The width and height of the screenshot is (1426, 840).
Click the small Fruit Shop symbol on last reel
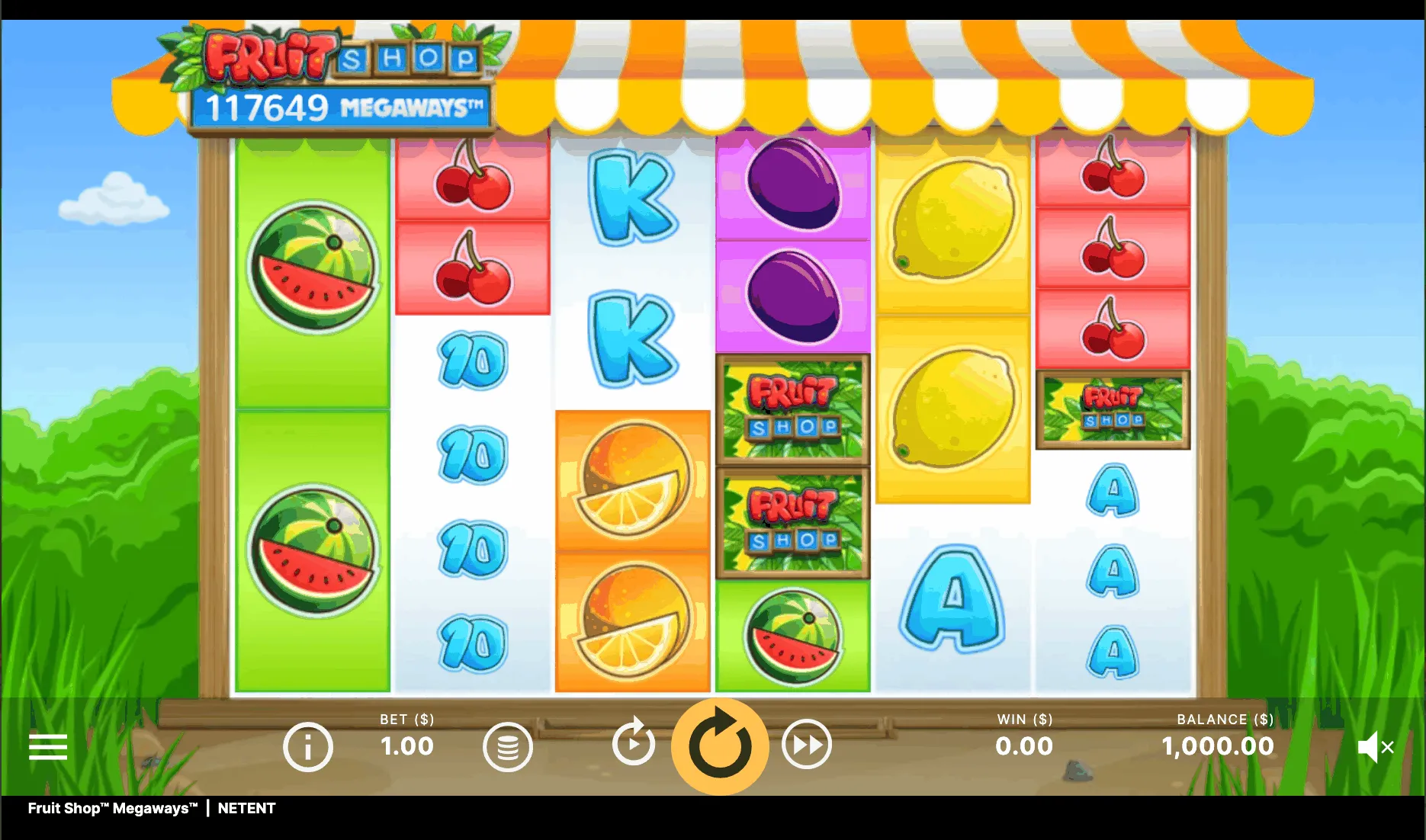[x=1113, y=408]
